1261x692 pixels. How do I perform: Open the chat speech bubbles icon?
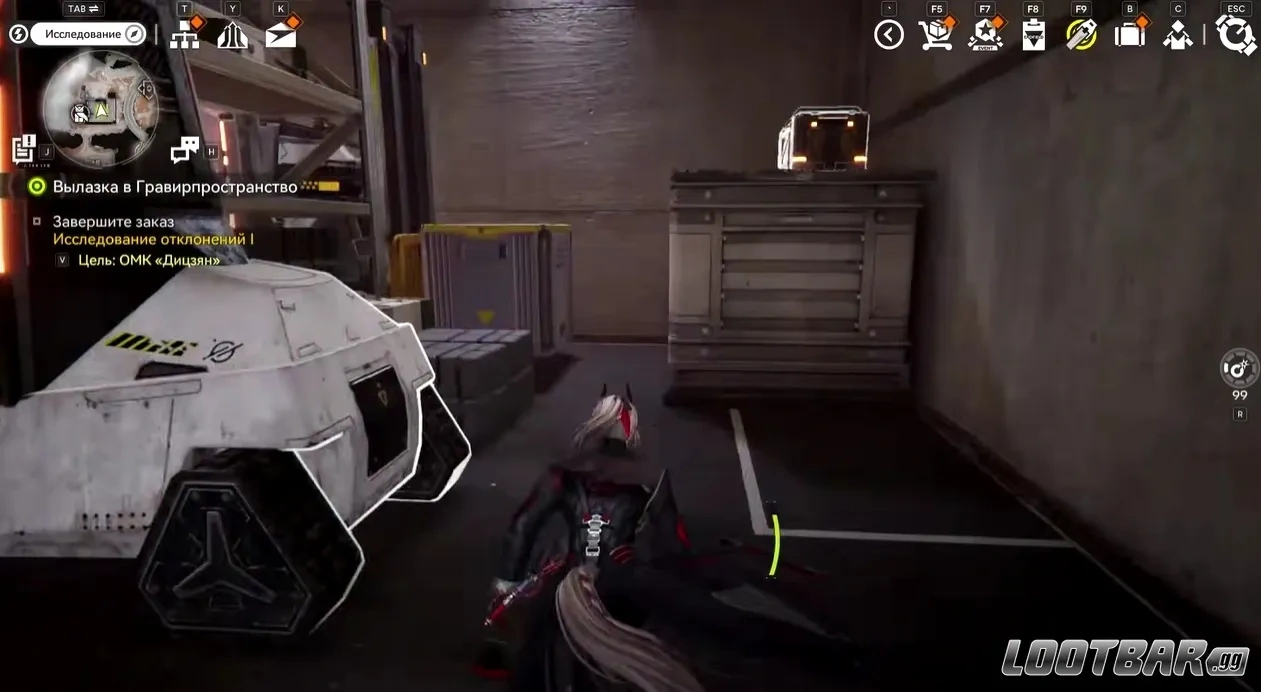click(x=185, y=150)
